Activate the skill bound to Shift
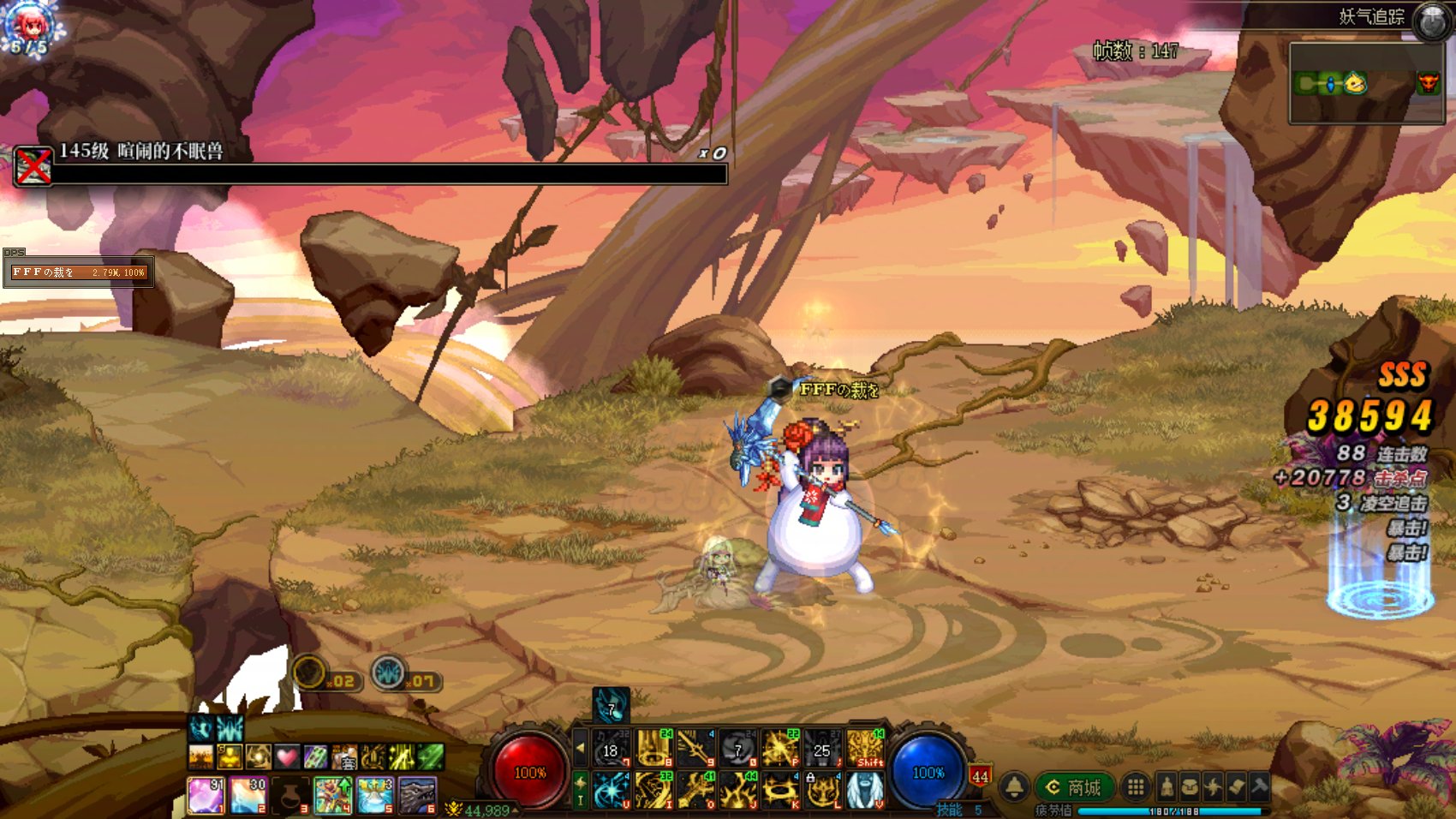The height and width of the screenshot is (819, 1456). (x=865, y=748)
